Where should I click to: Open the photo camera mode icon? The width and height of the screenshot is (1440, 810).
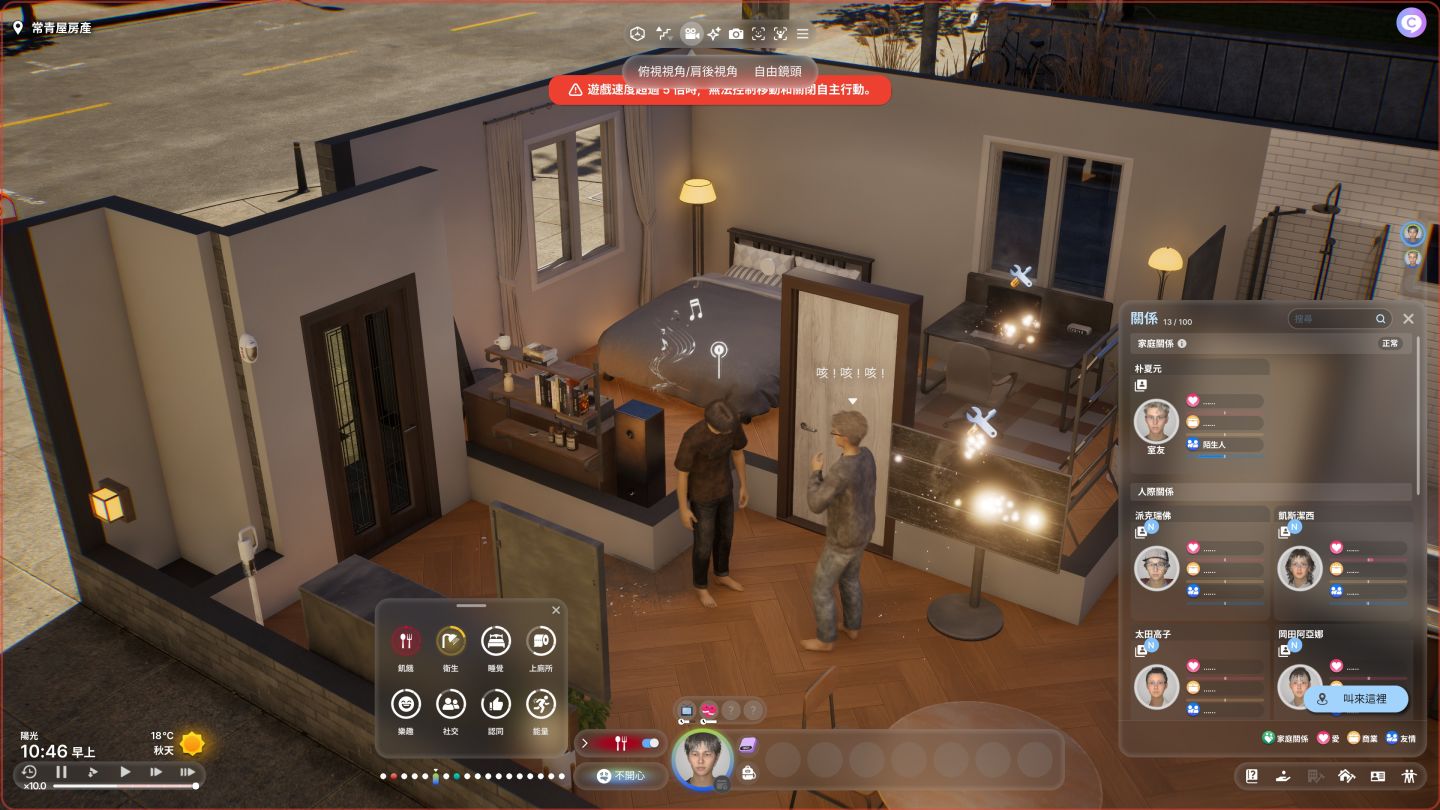point(736,34)
